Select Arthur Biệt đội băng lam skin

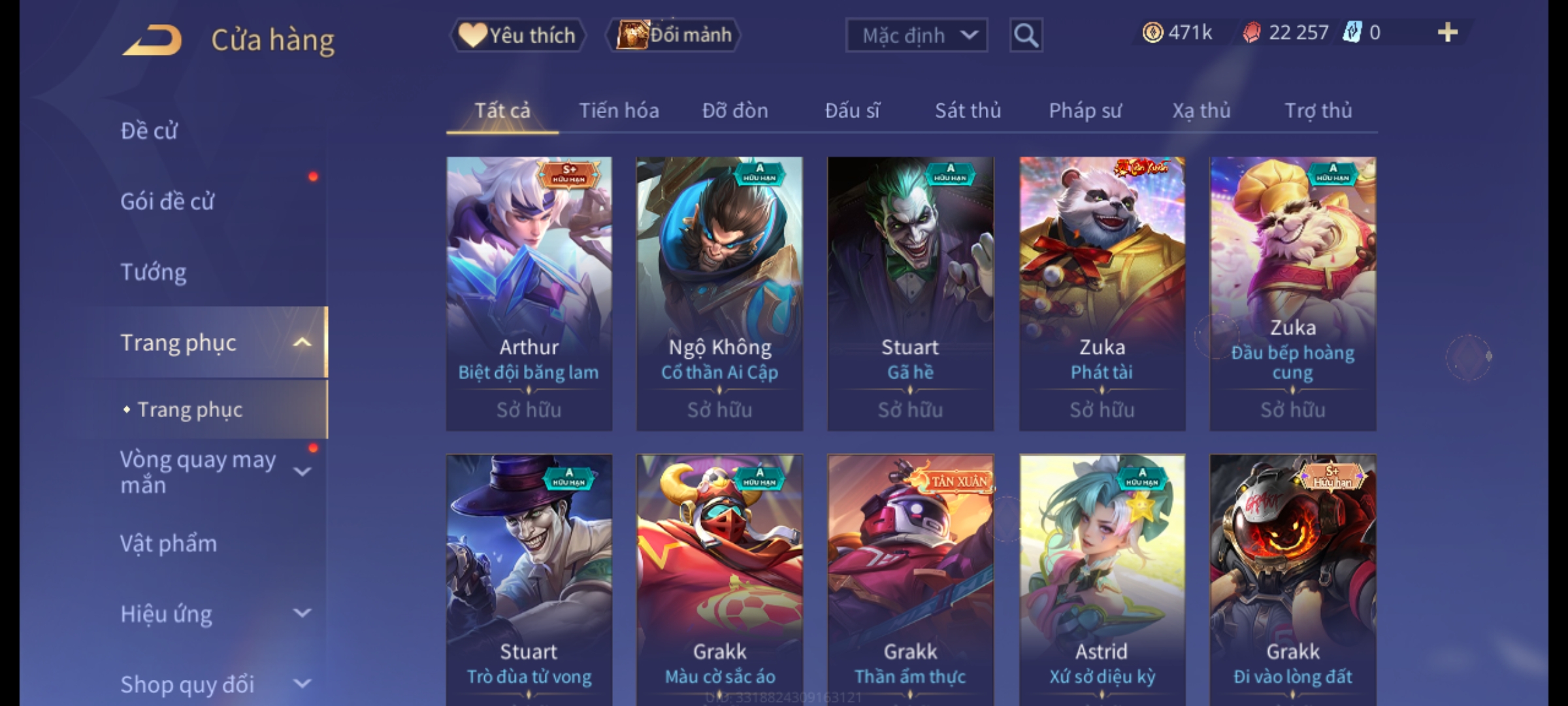(x=529, y=293)
